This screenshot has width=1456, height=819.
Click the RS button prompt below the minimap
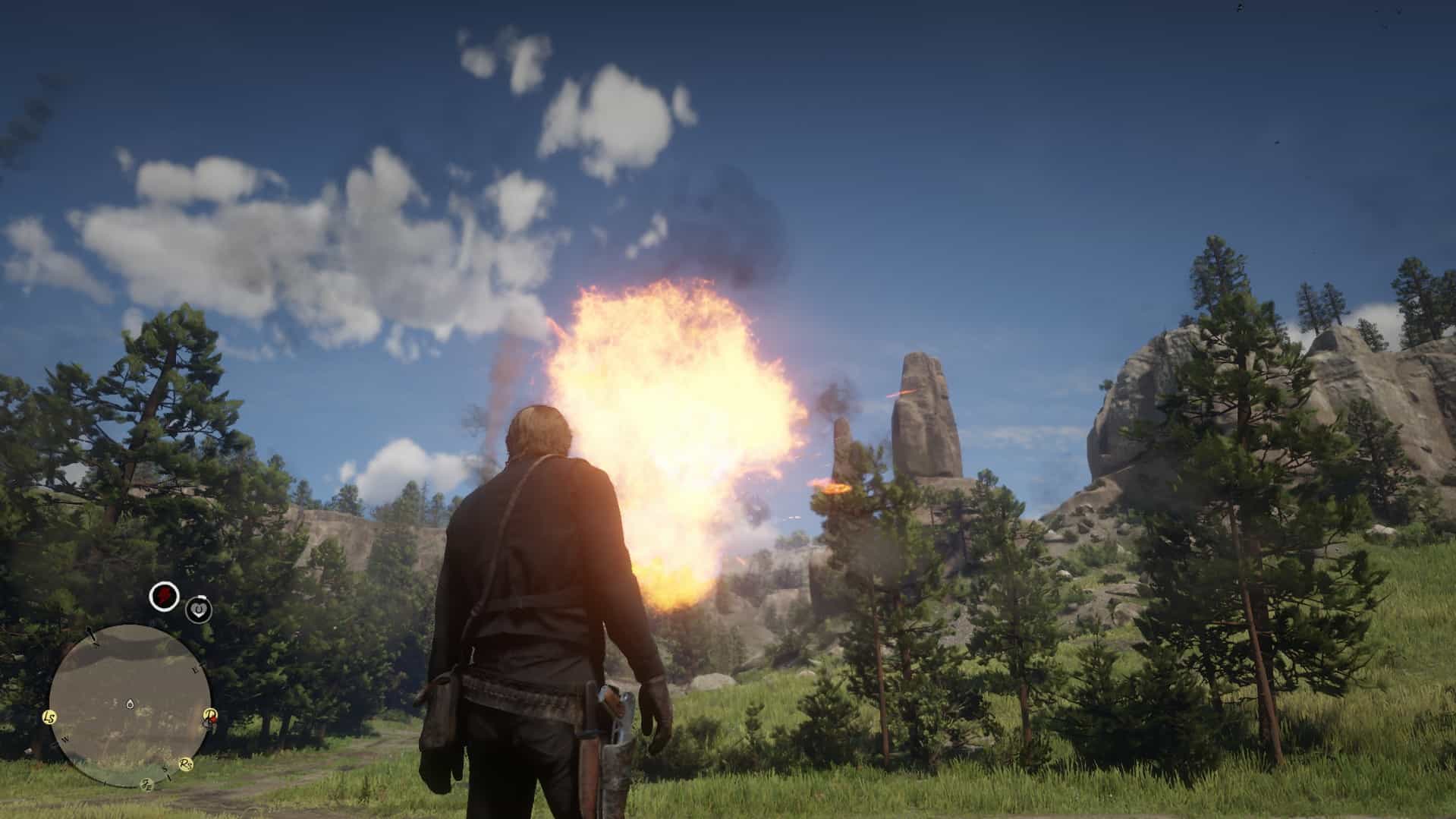click(186, 764)
